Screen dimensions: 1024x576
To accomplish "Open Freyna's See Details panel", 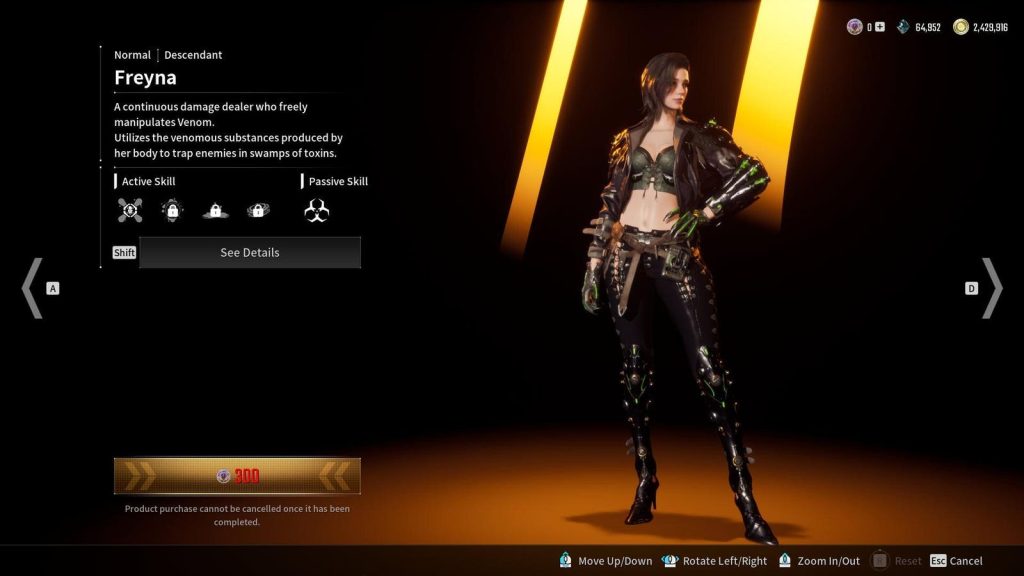I will (249, 253).
